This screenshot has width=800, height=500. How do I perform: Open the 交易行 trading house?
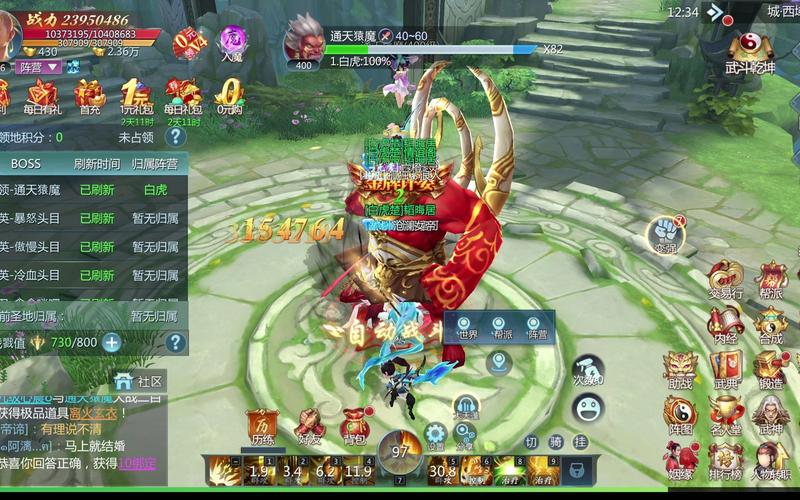click(725, 278)
